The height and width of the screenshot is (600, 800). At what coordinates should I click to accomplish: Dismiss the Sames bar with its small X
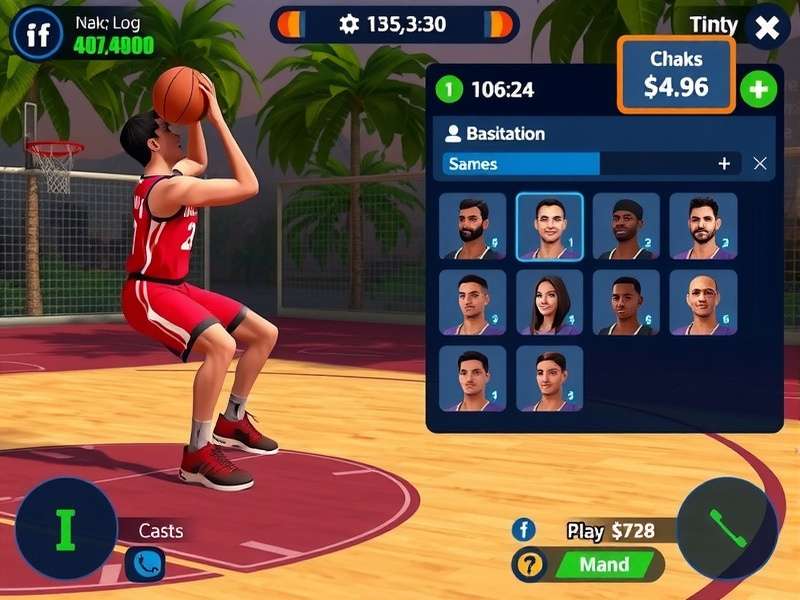coord(760,163)
